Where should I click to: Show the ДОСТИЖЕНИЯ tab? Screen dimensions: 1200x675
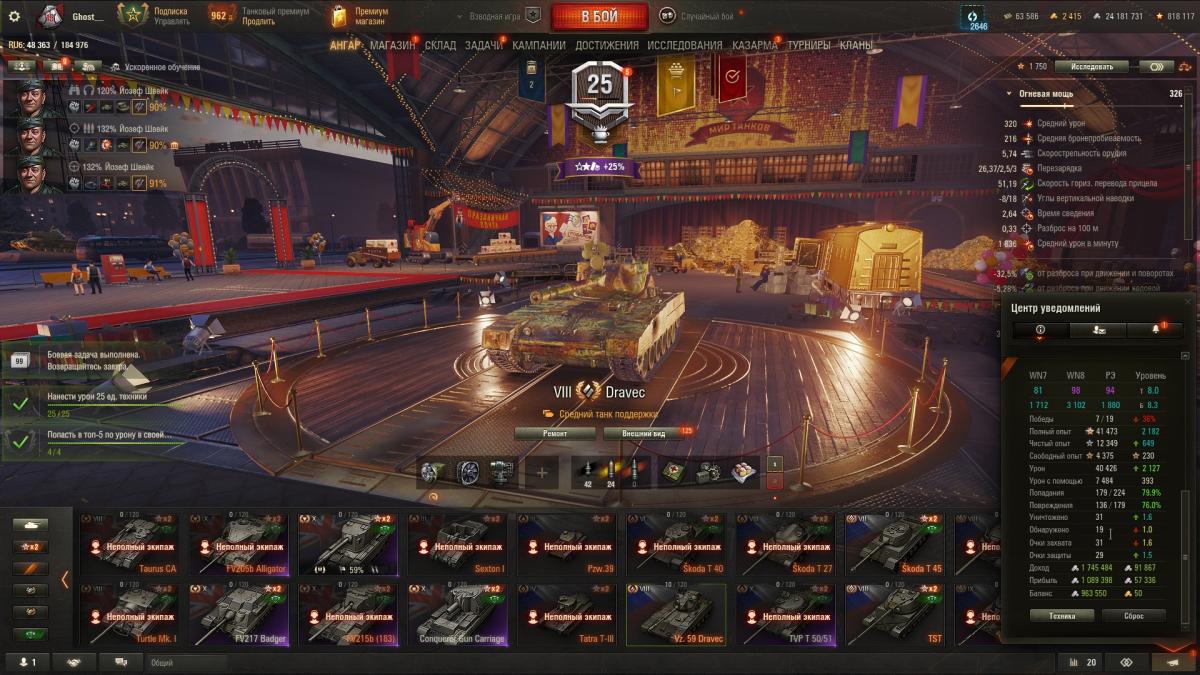[606, 45]
